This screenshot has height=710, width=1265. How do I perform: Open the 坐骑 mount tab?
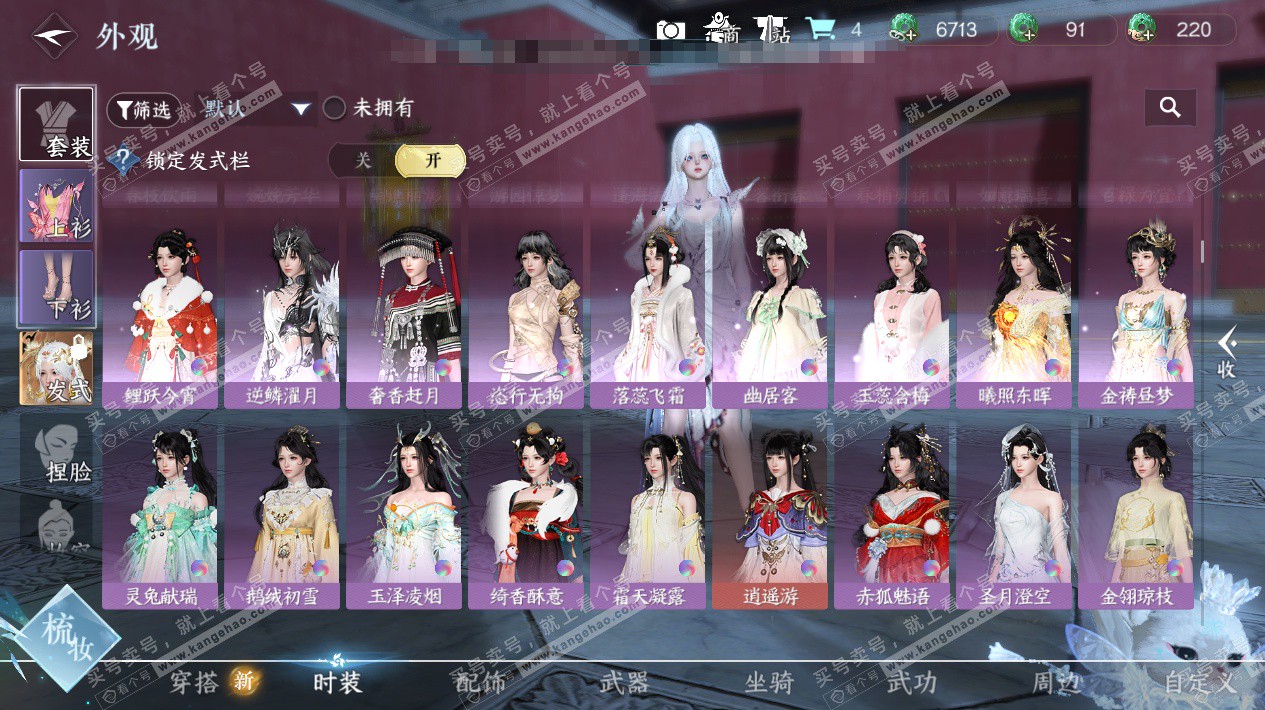click(x=770, y=684)
